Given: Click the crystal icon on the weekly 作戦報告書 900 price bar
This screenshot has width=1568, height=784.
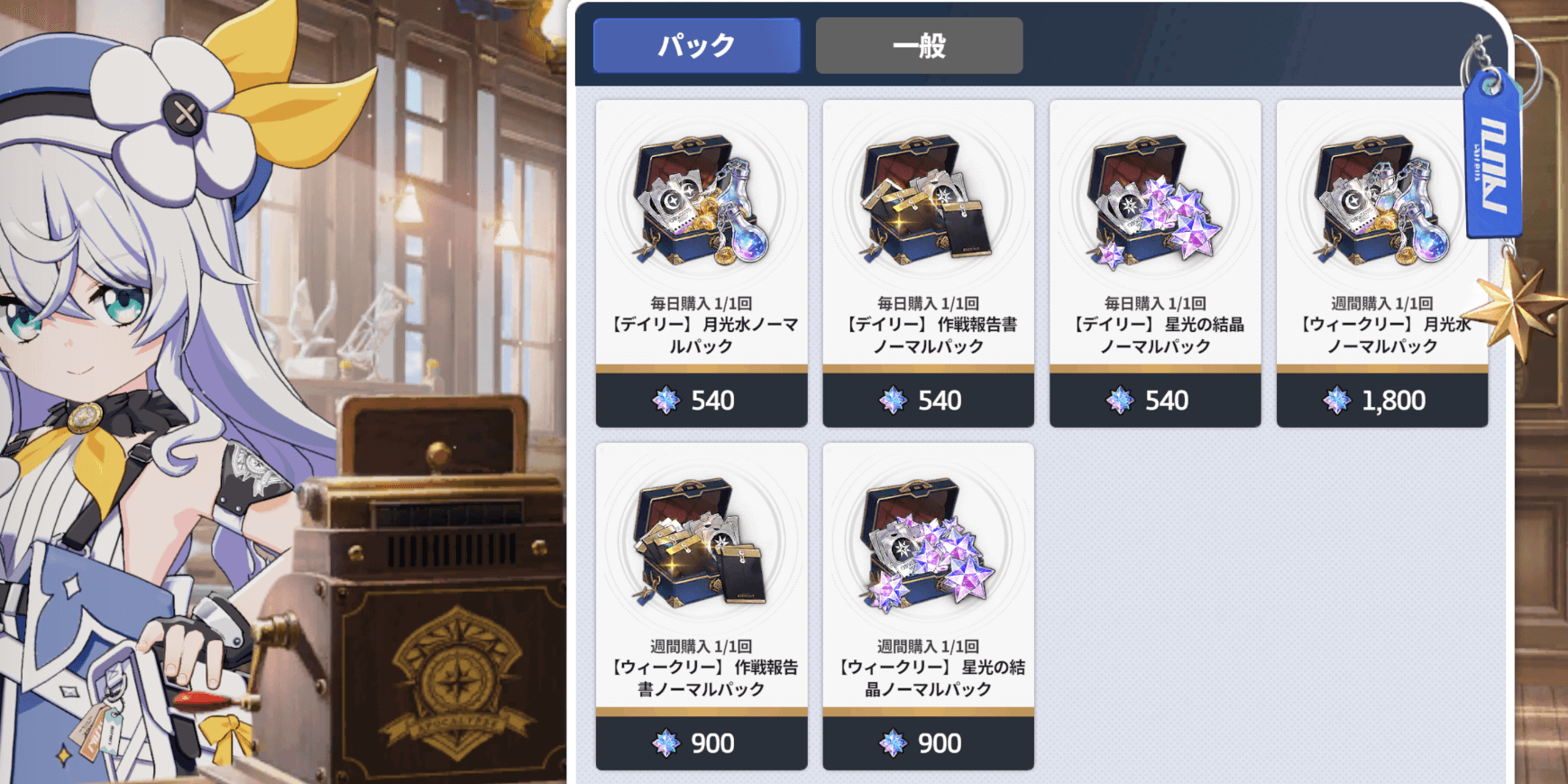Looking at the screenshot, I should (665, 742).
